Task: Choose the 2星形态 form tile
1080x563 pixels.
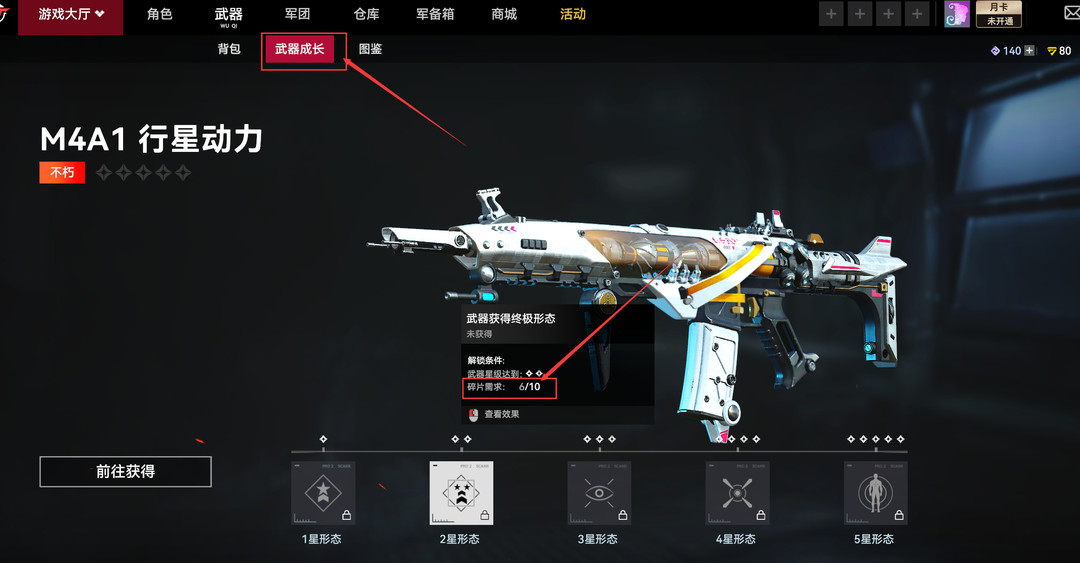Action: pyautogui.click(x=461, y=493)
